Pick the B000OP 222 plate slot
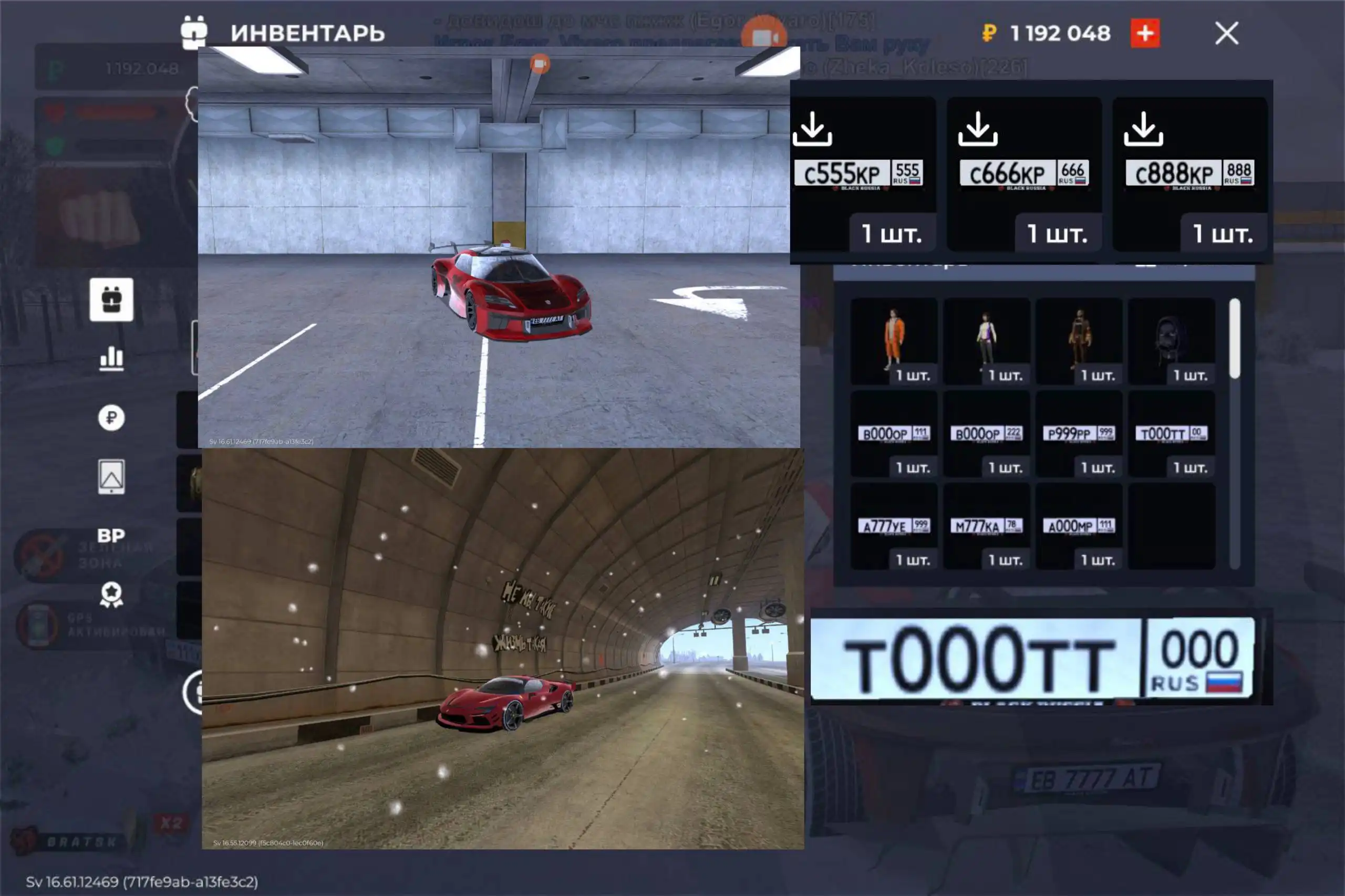1345x896 pixels. pyautogui.click(x=986, y=434)
